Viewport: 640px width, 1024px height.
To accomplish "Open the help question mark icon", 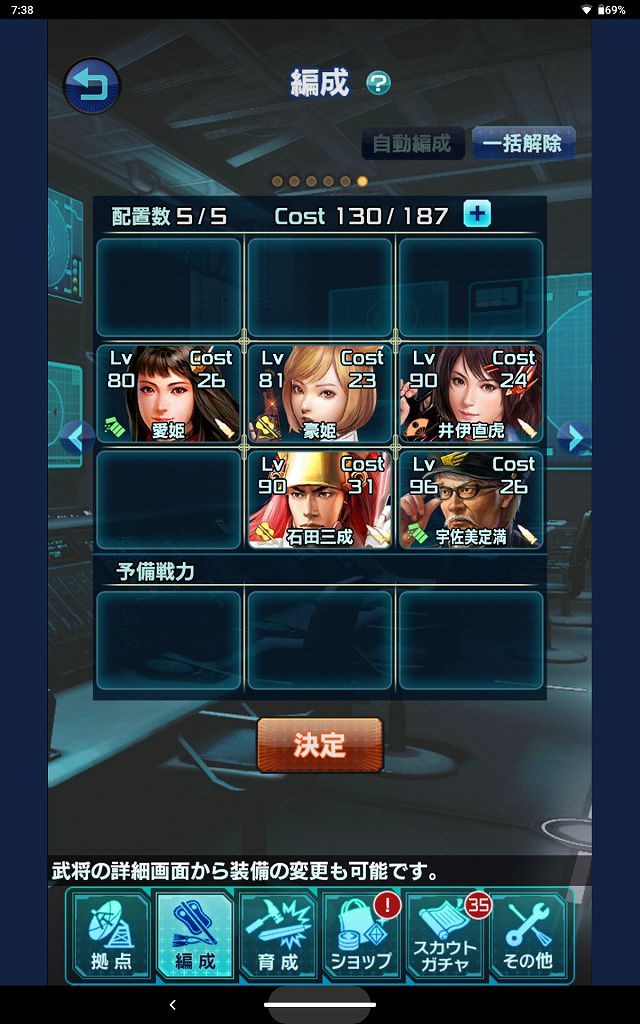I will [x=378, y=82].
